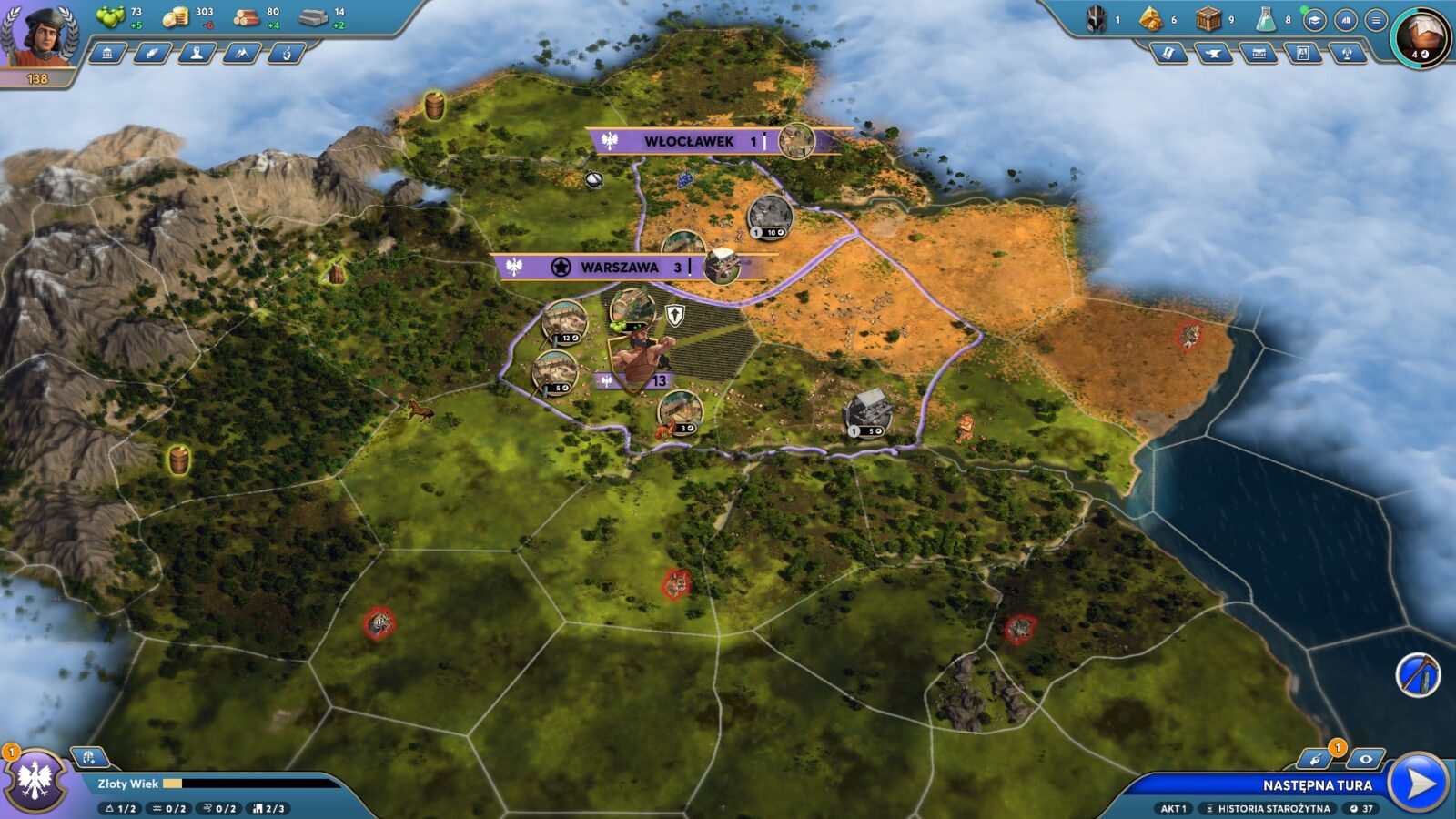The image size is (1456, 819).
Task: Open the market stall toolbar button
Action: pos(1259,54)
